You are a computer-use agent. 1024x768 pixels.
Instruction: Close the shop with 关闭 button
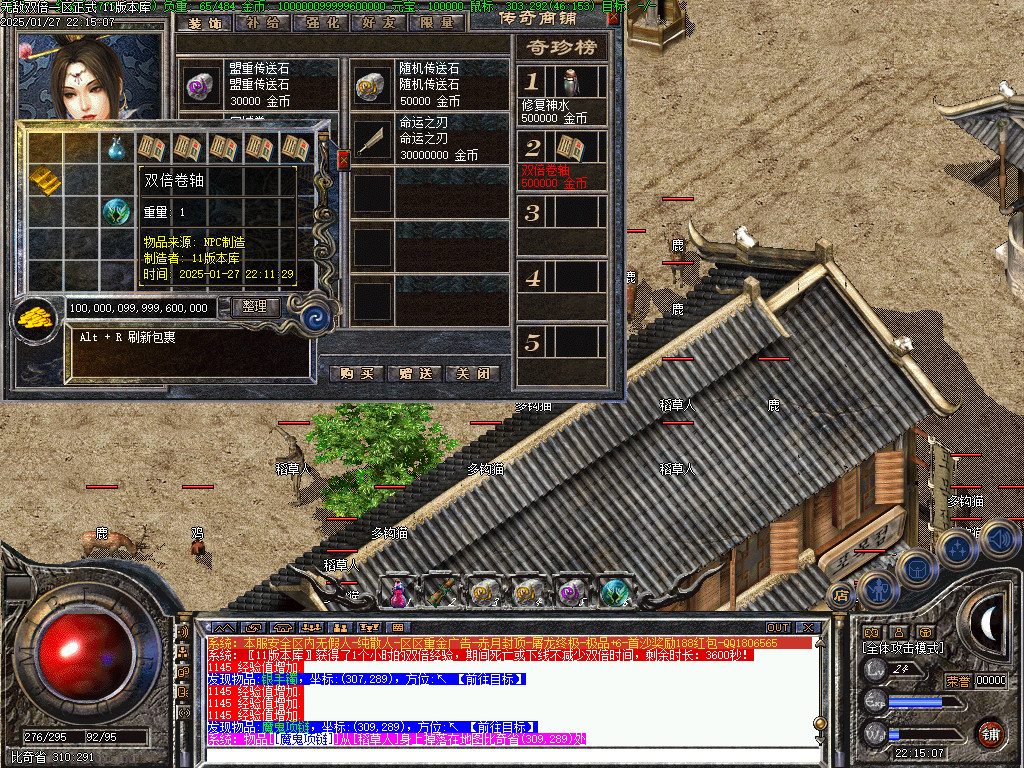pos(472,373)
